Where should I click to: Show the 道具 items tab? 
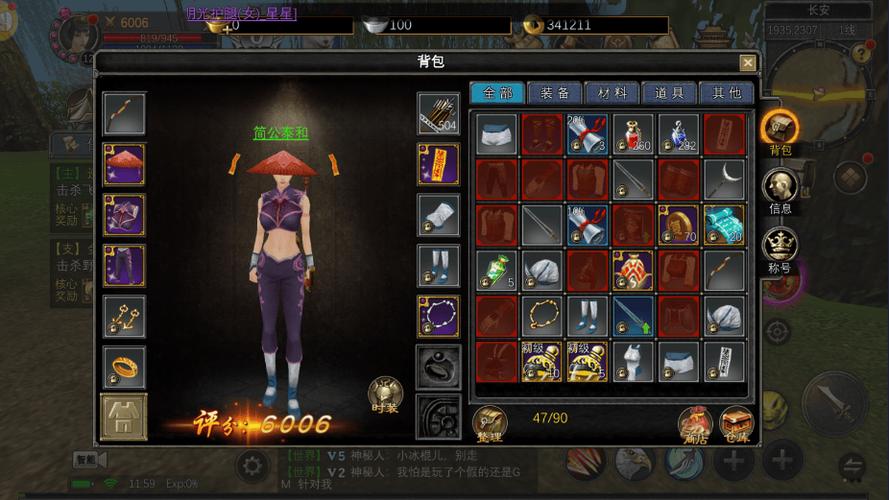click(669, 93)
